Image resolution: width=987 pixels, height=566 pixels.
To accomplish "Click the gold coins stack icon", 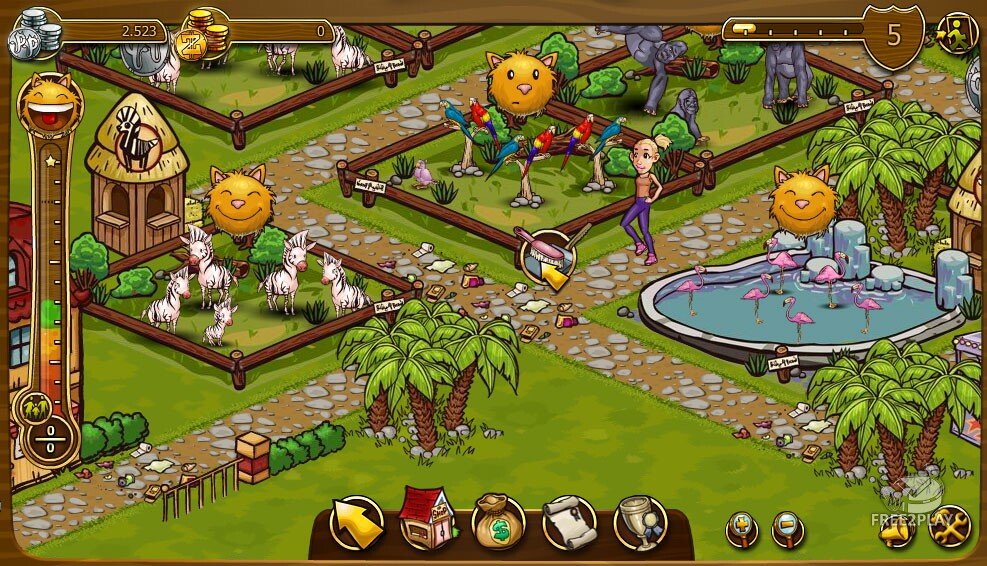I will (x=201, y=37).
